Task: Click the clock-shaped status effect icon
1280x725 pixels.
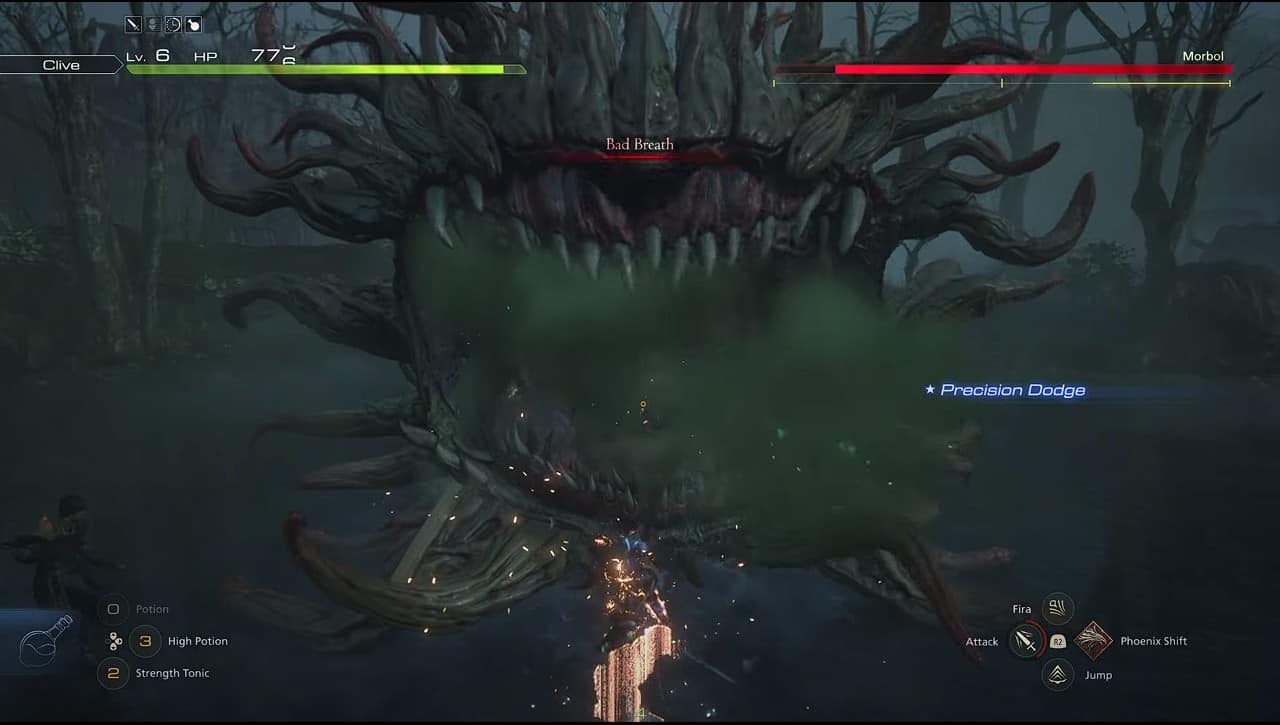Action: 173,24
